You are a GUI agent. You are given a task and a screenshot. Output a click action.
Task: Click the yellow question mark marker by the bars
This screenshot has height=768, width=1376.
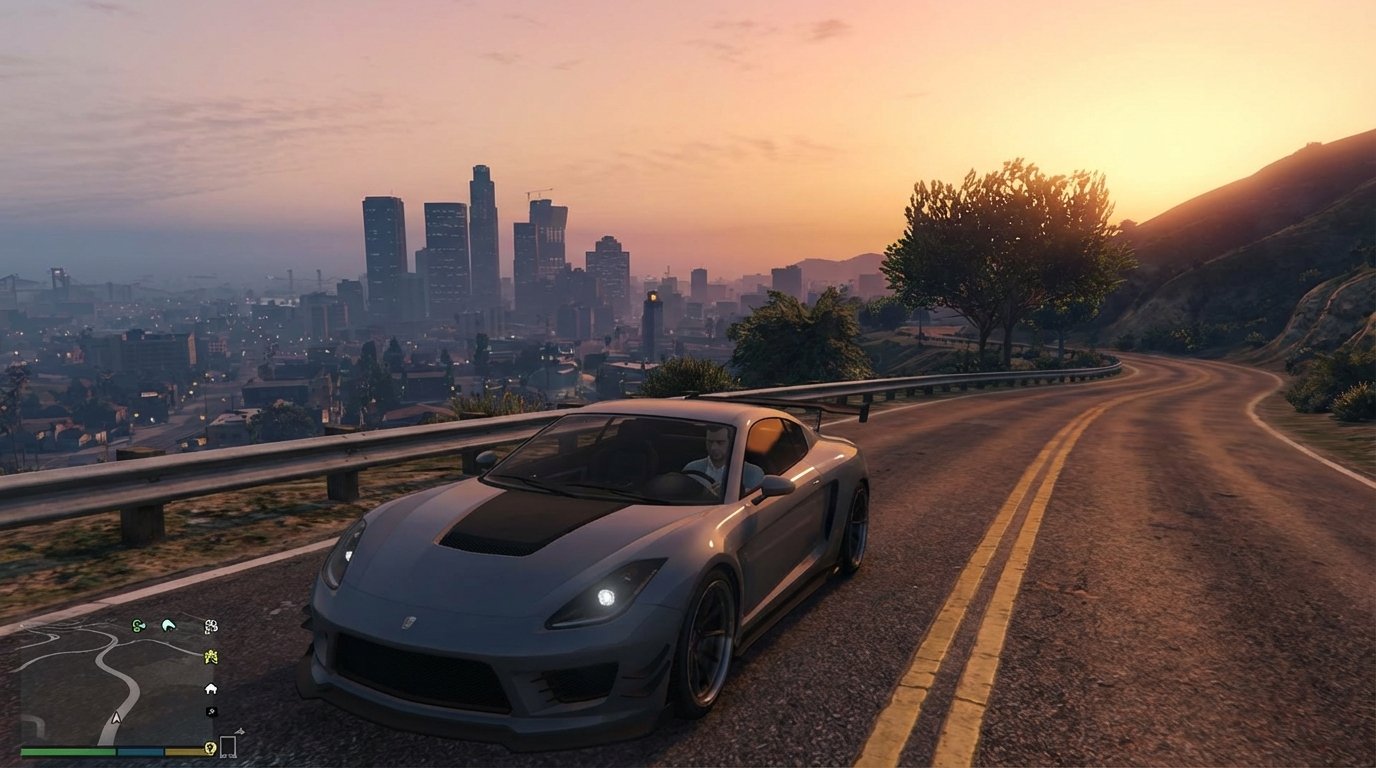pos(211,748)
